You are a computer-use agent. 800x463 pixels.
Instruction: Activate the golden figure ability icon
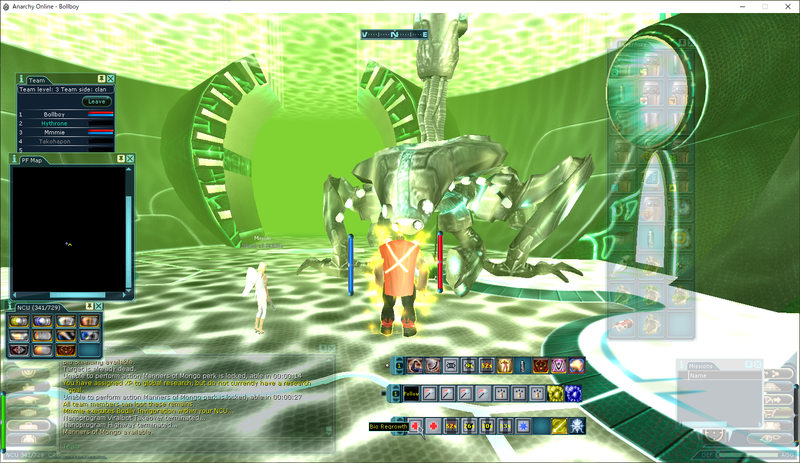pyautogui.click(x=505, y=366)
